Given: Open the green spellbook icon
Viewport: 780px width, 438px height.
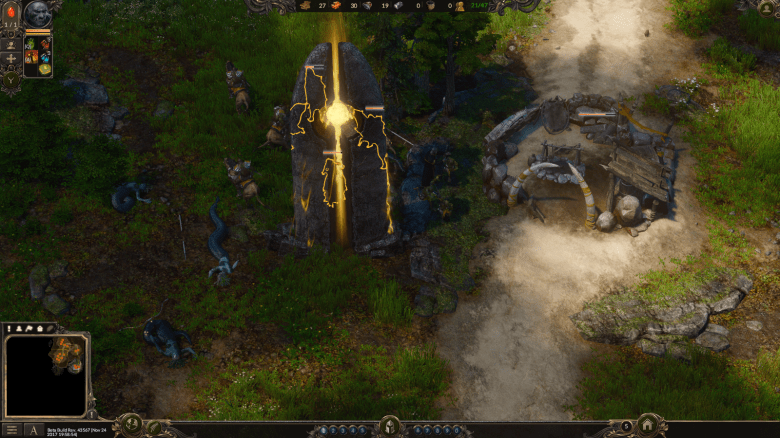Looking at the screenshot, I should (45, 70).
